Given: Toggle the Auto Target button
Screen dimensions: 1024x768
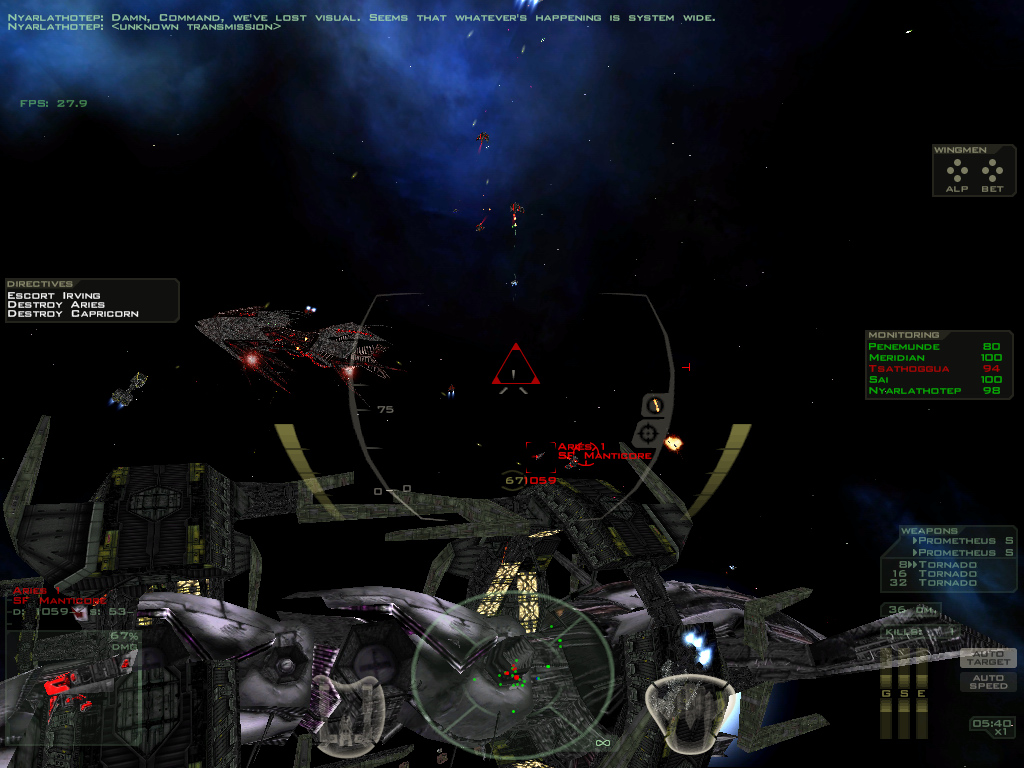Looking at the screenshot, I should point(988,658).
